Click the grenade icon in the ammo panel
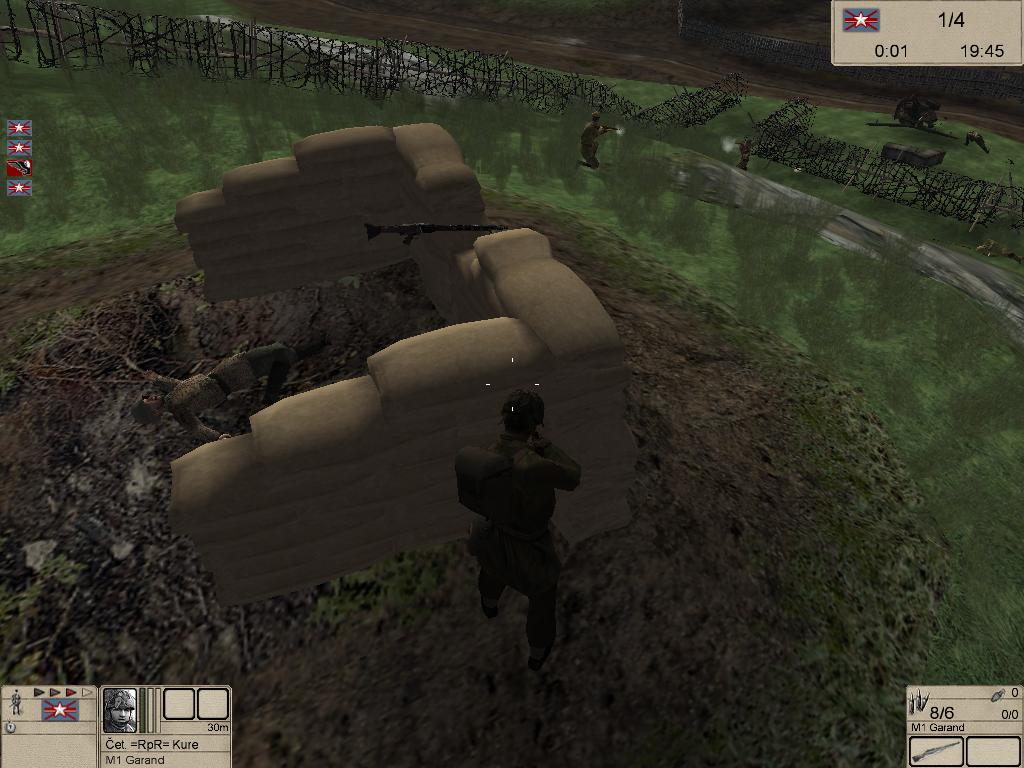This screenshot has width=1024, height=768. coord(996,694)
